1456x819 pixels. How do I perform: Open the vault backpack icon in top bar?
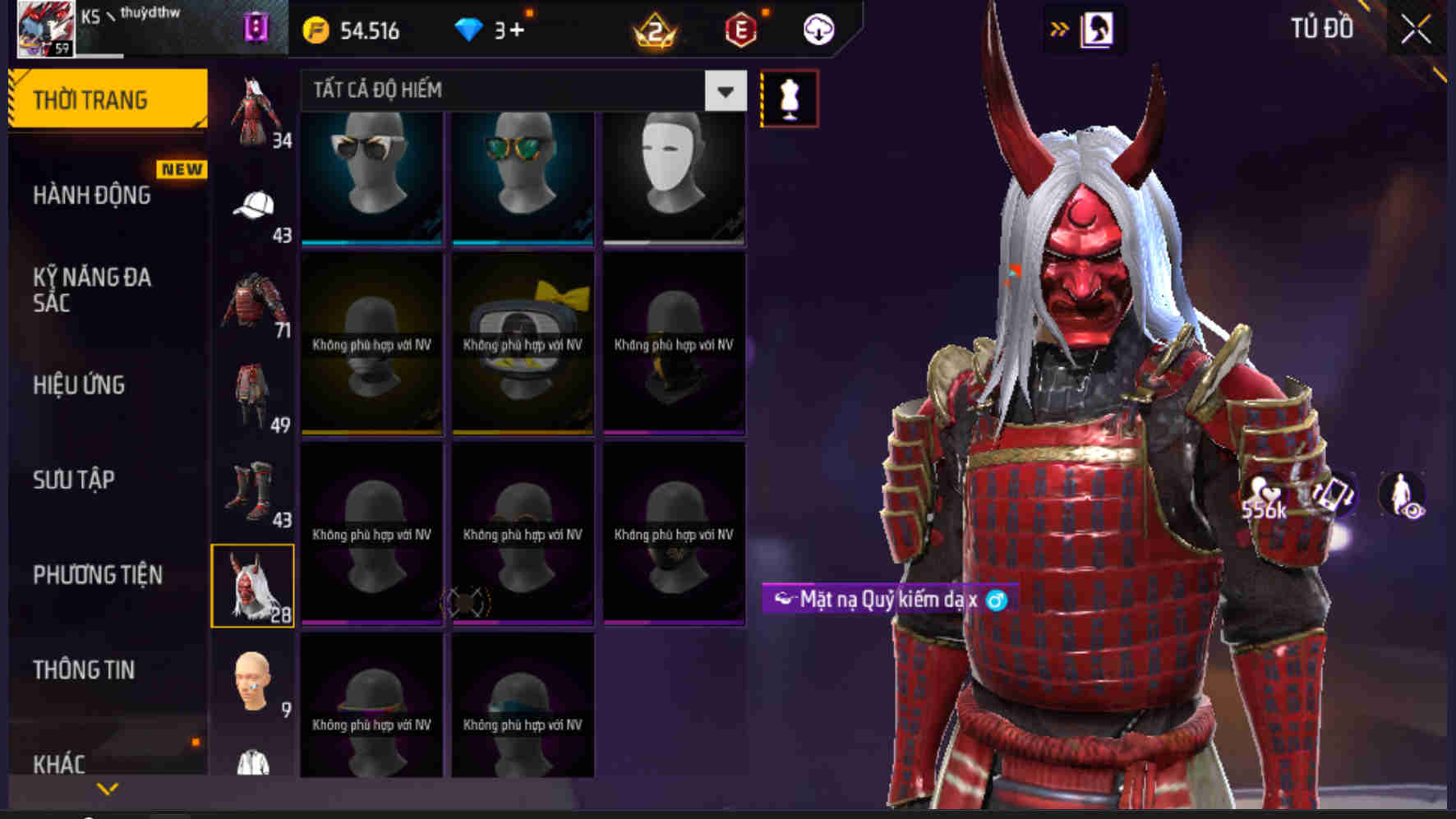(255, 27)
